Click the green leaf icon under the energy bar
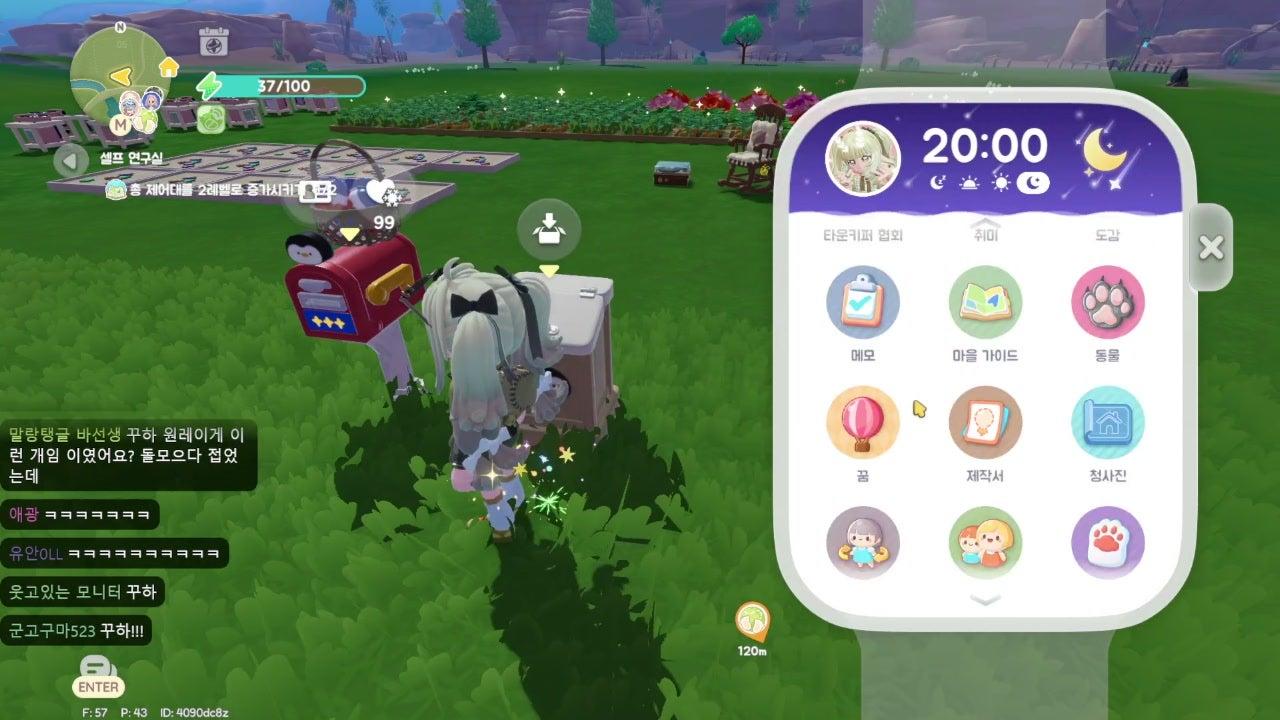 pyautogui.click(x=211, y=122)
